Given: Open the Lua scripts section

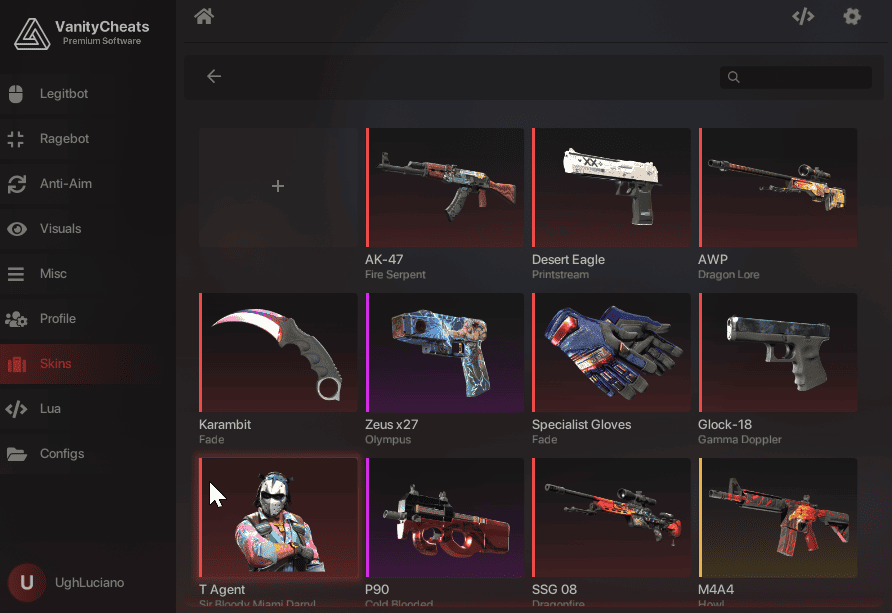Looking at the screenshot, I should [x=50, y=409].
